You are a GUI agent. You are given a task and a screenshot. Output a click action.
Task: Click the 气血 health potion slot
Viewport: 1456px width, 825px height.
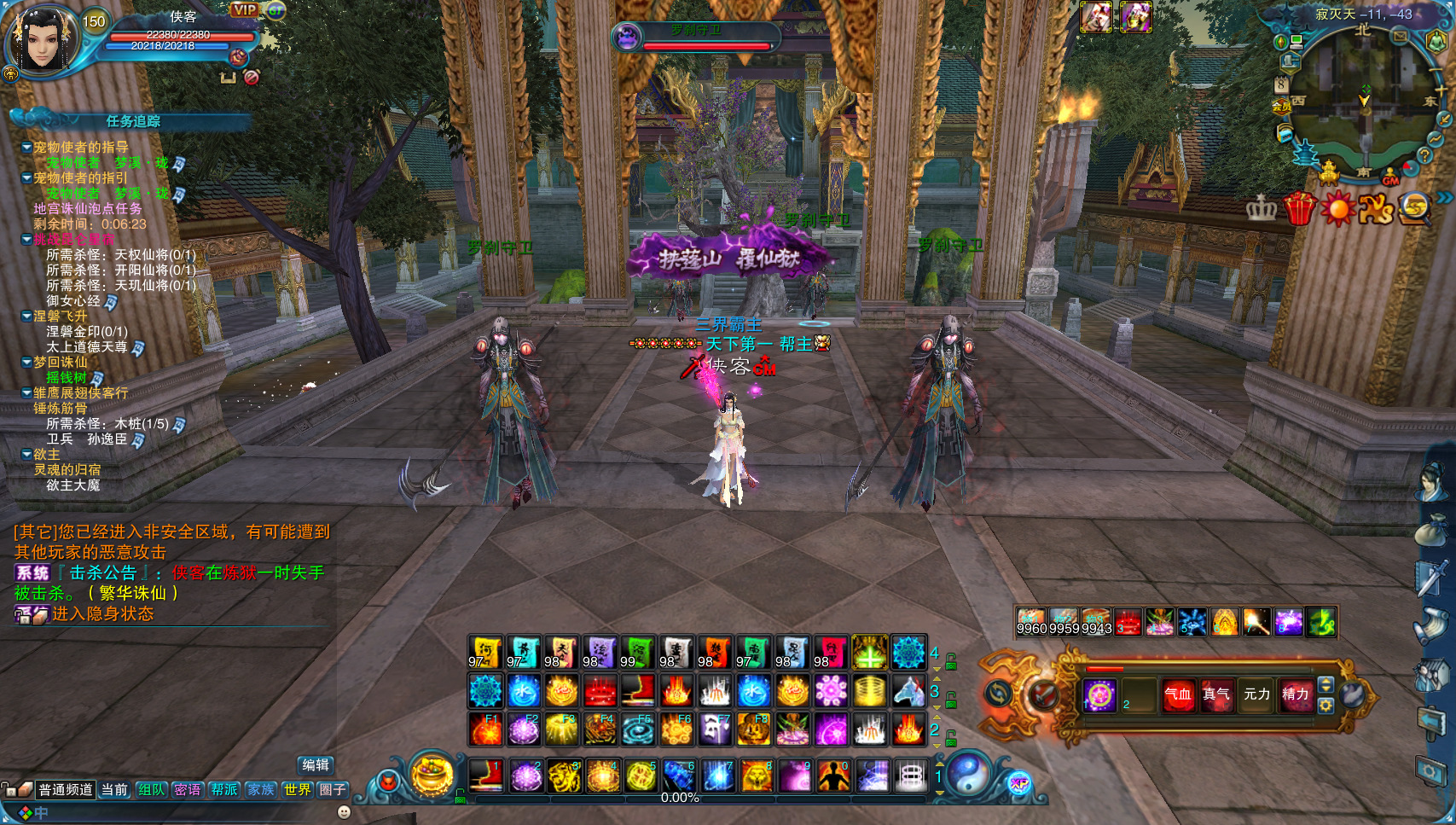[1178, 694]
